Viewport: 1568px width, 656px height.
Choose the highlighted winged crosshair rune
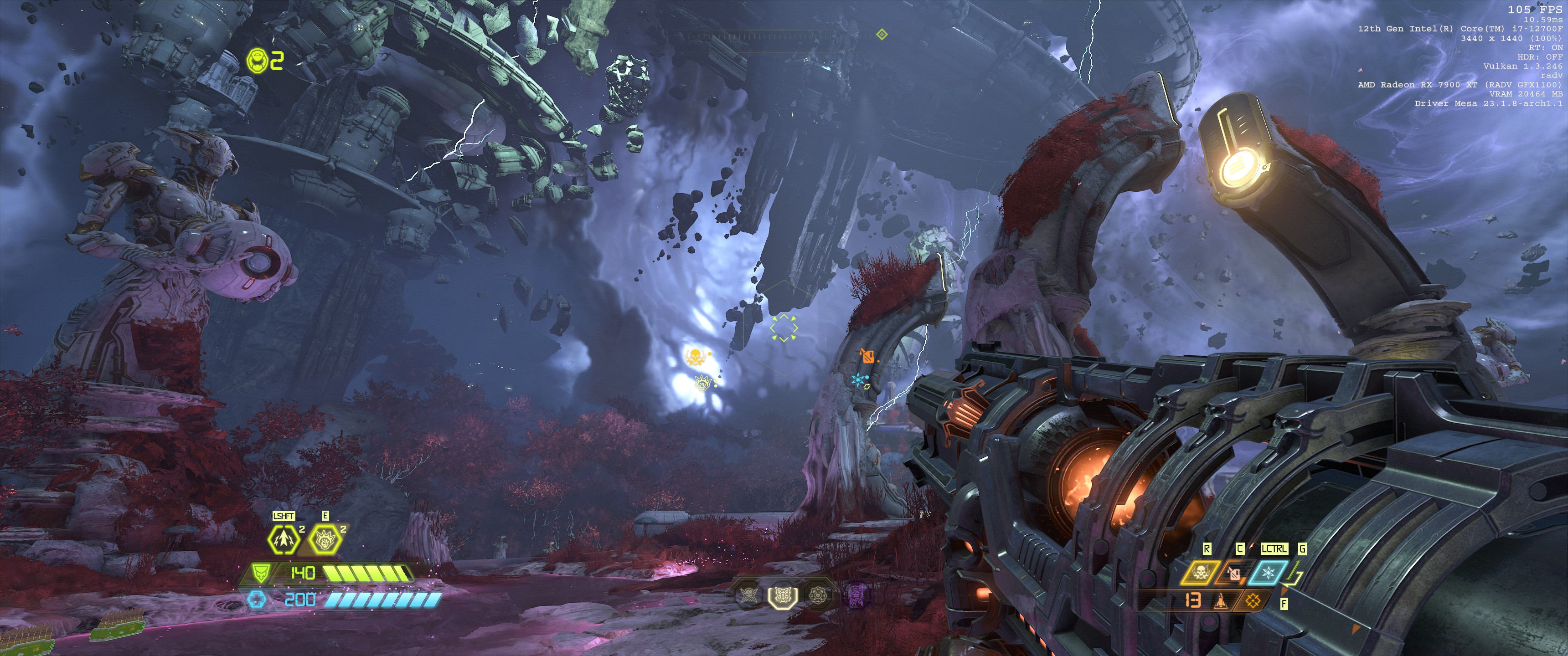tap(782, 596)
